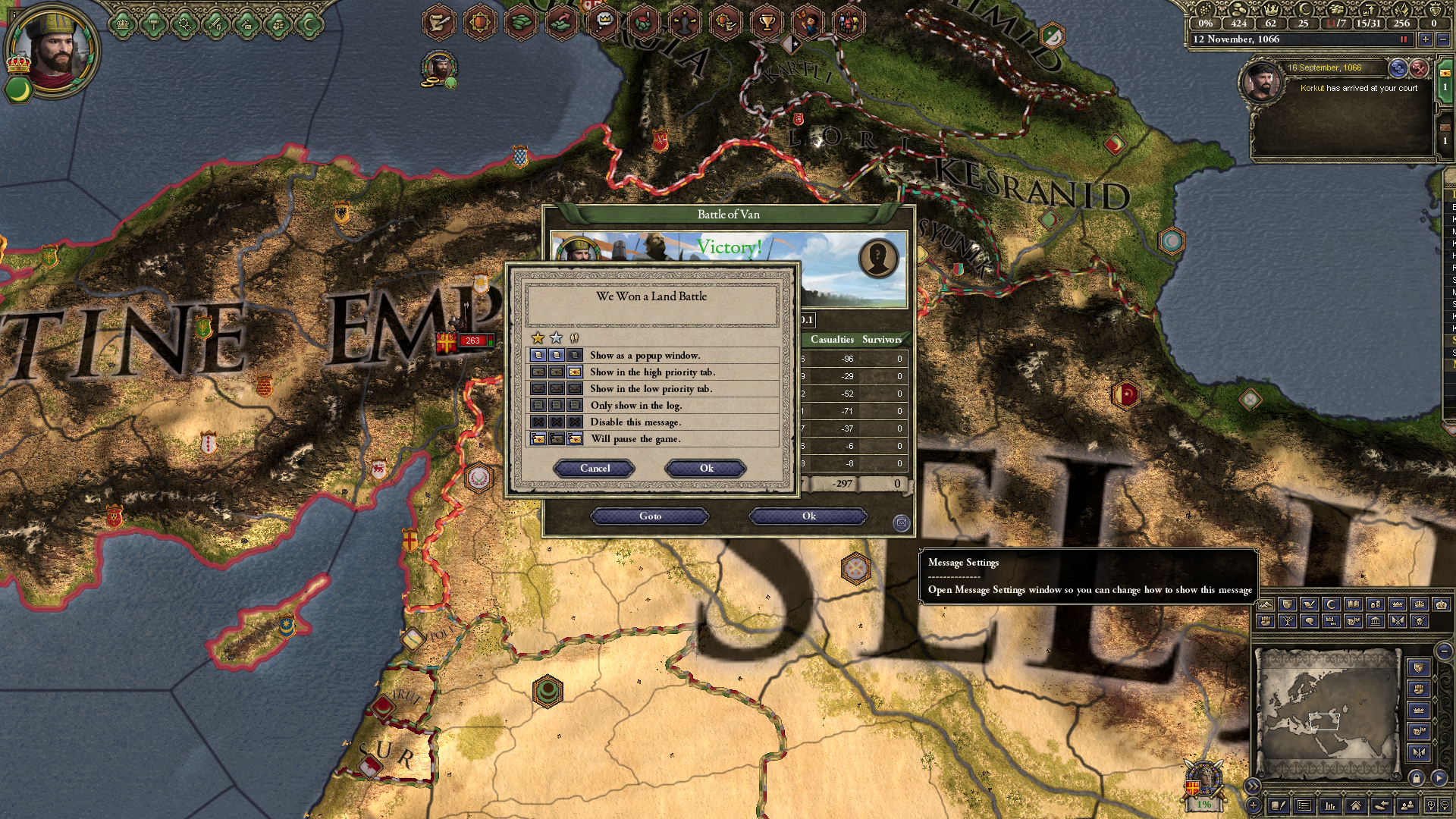This screenshot has width=1456, height=819.
Task: Pick the 'Disable this message' option
Action: pos(635,422)
